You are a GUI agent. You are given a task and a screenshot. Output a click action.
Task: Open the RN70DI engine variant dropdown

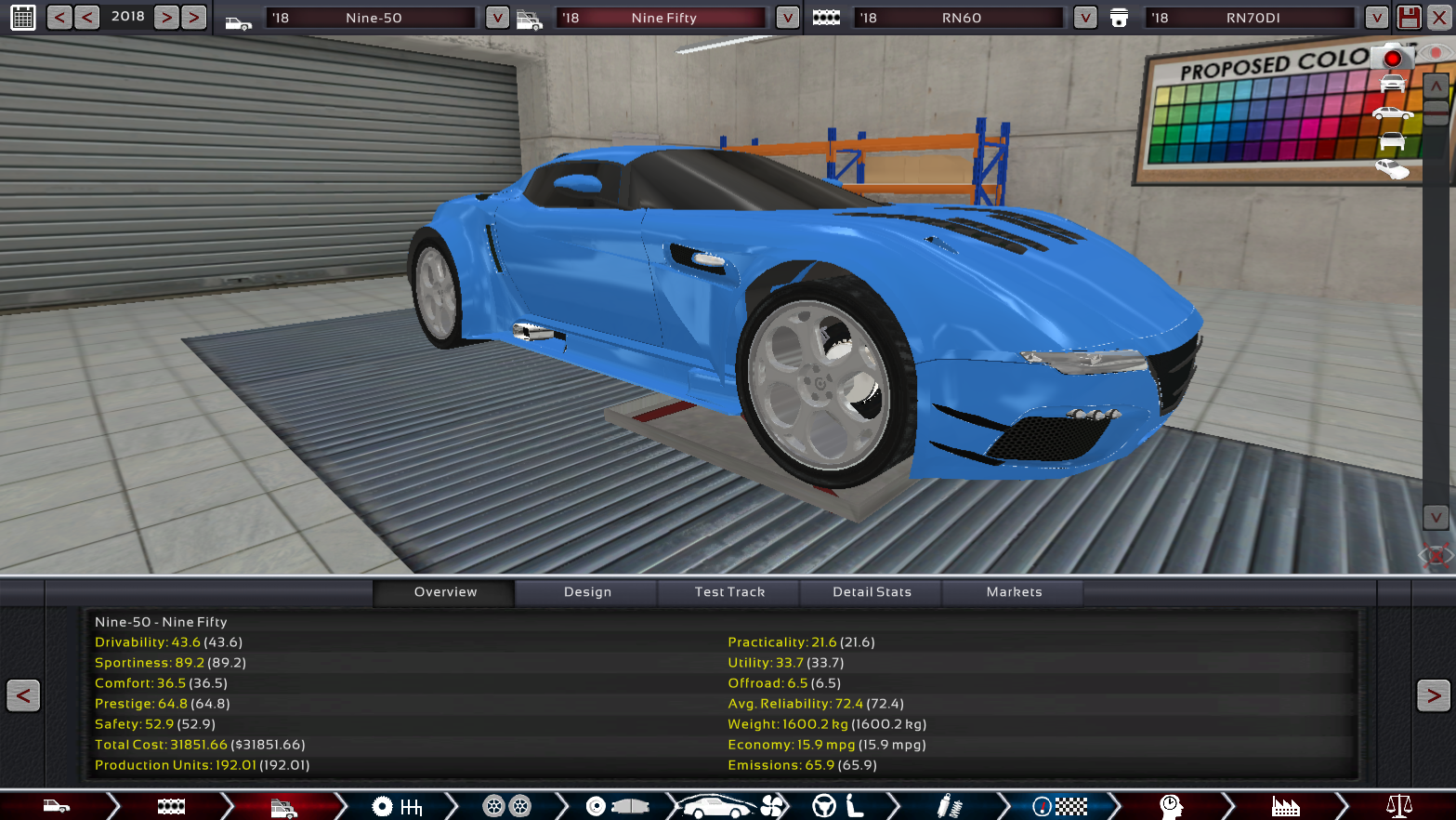1376,18
